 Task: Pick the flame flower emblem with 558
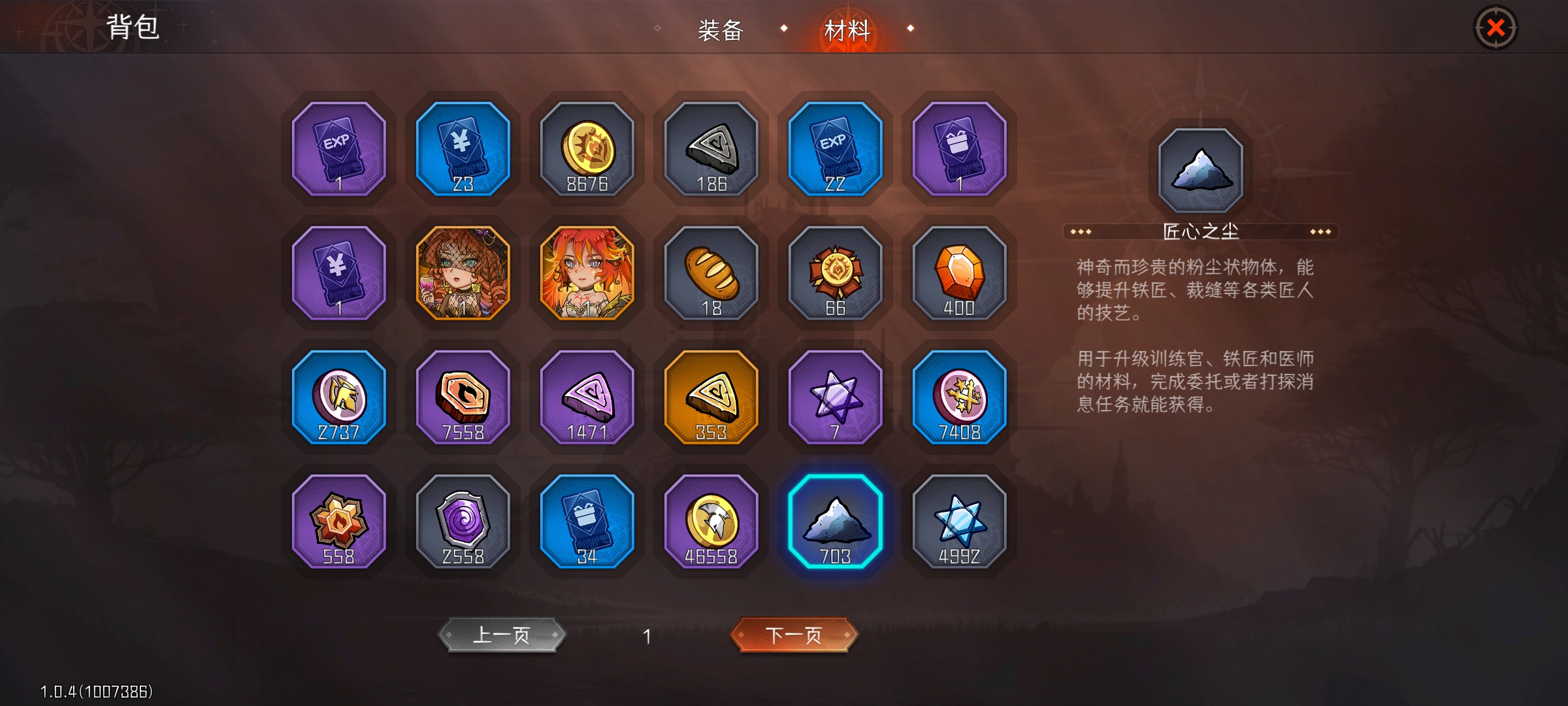(339, 522)
